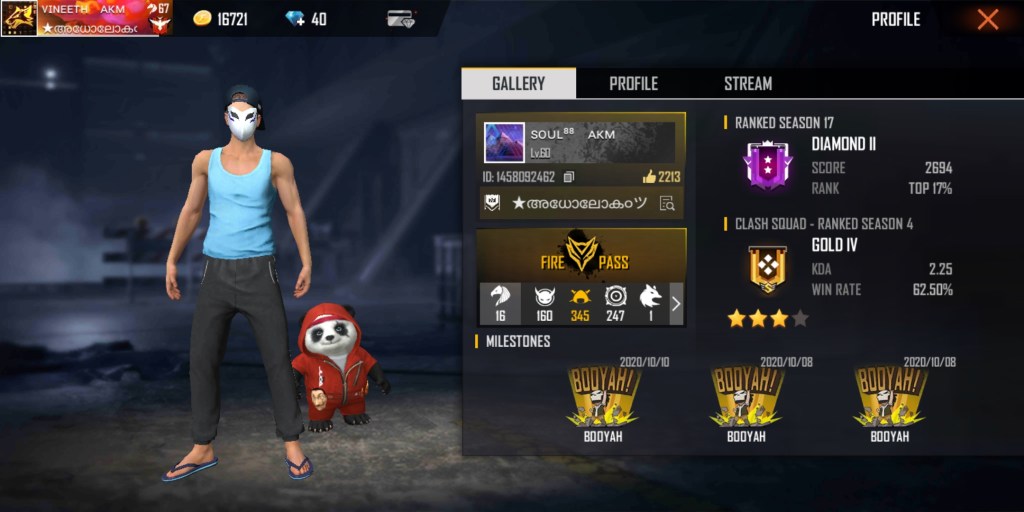Copy the player ID with the copy icon

pos(569,177)
